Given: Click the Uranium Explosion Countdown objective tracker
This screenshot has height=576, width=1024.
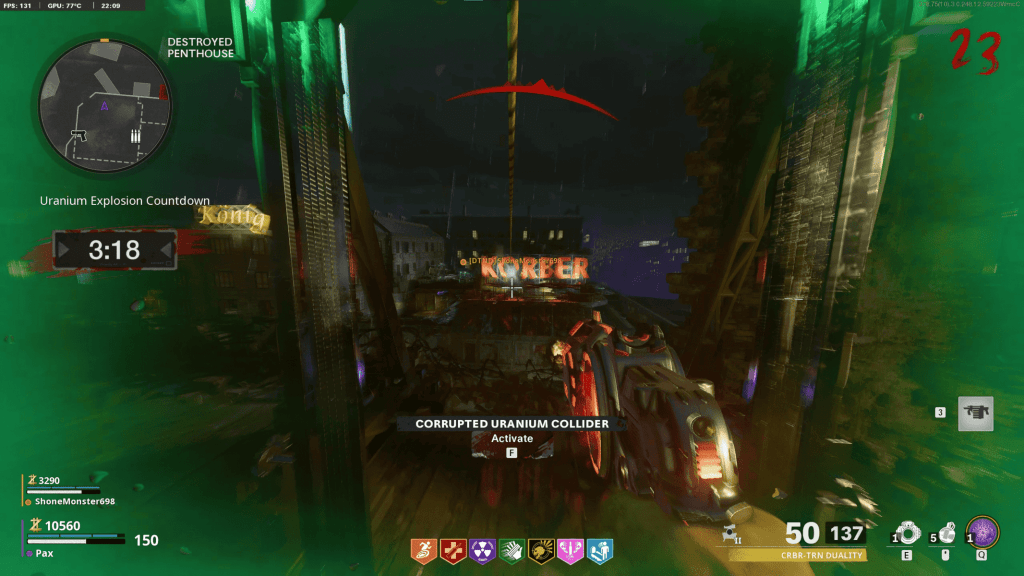Looking at the screenshot, I should tap(124, 201).
